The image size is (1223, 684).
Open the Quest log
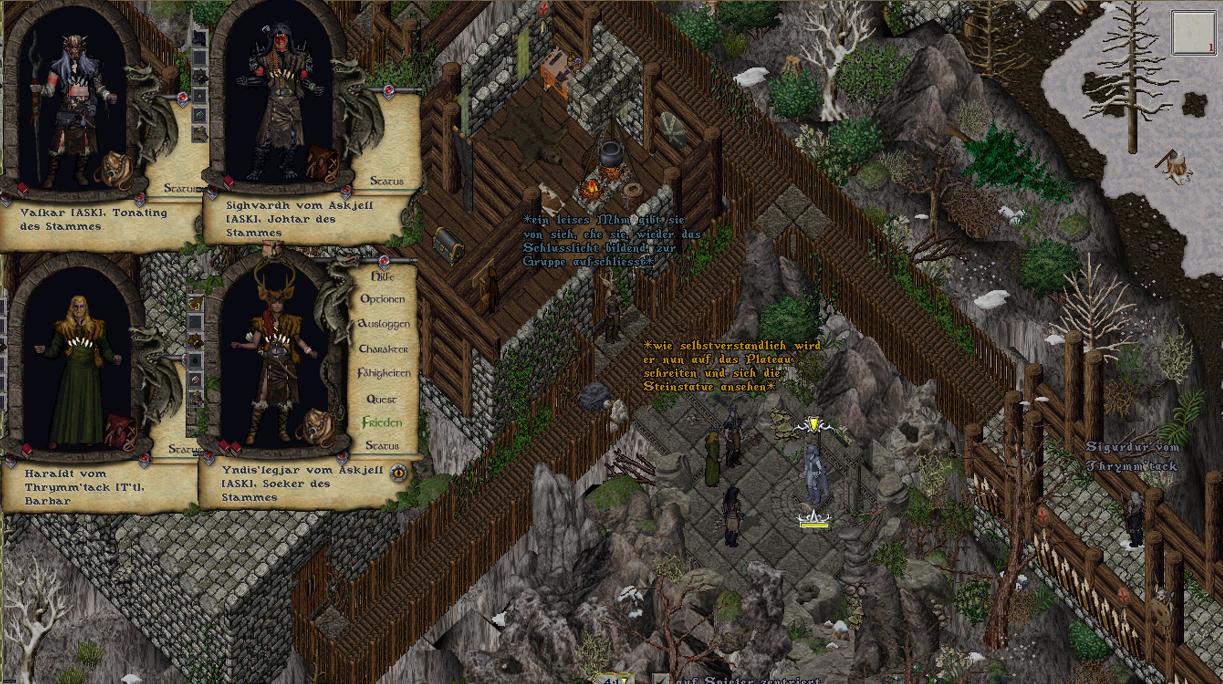click(381, 398)
